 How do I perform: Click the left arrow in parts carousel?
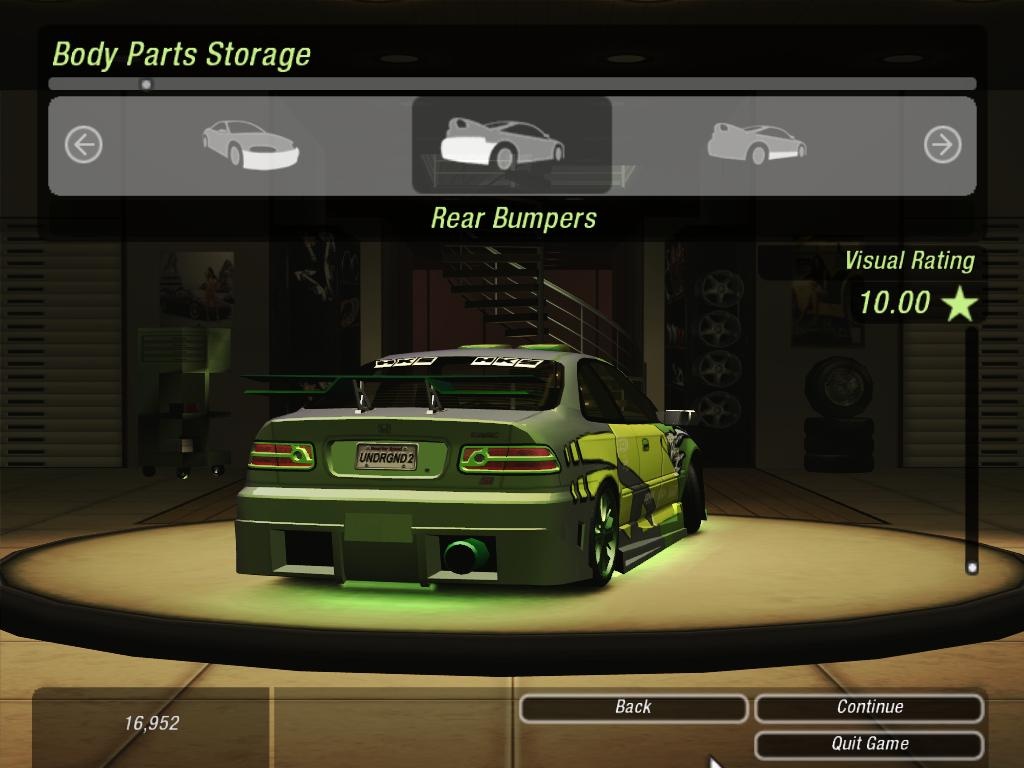coord(83,145)
